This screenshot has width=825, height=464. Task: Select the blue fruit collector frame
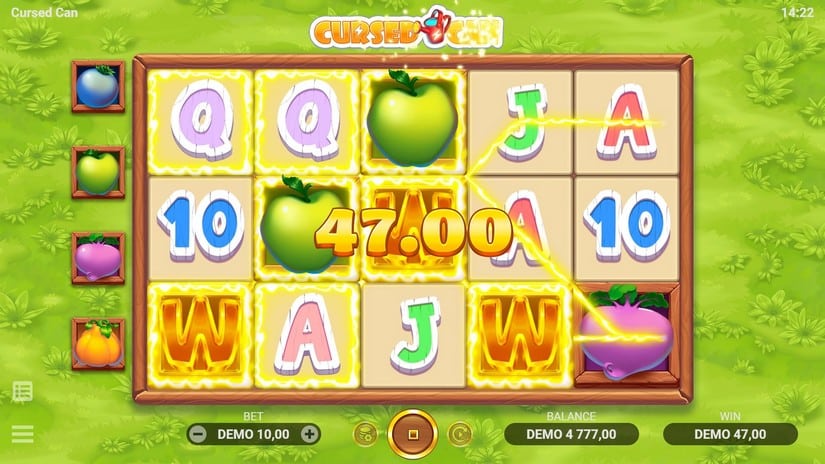point(98,86)
